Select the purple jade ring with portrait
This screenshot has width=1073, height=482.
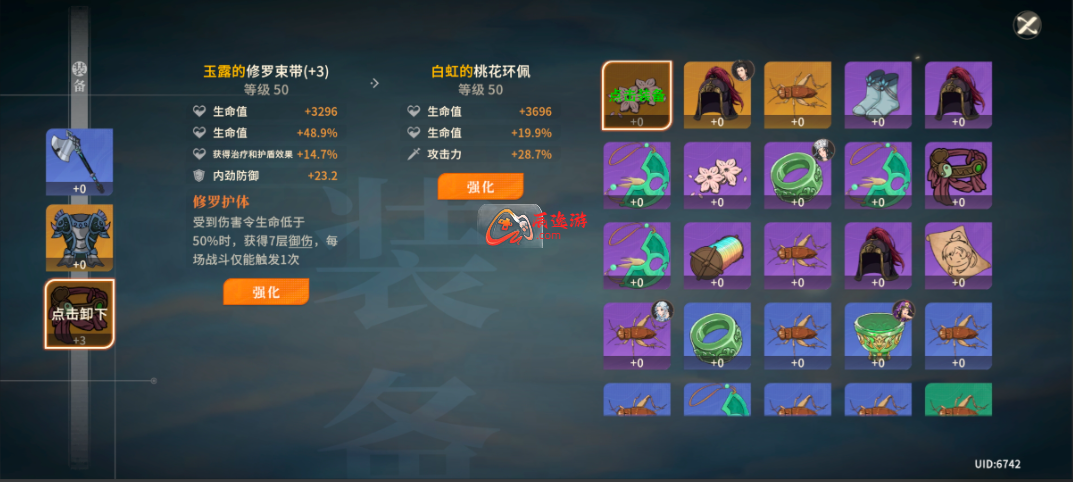(x=797, y=175)
